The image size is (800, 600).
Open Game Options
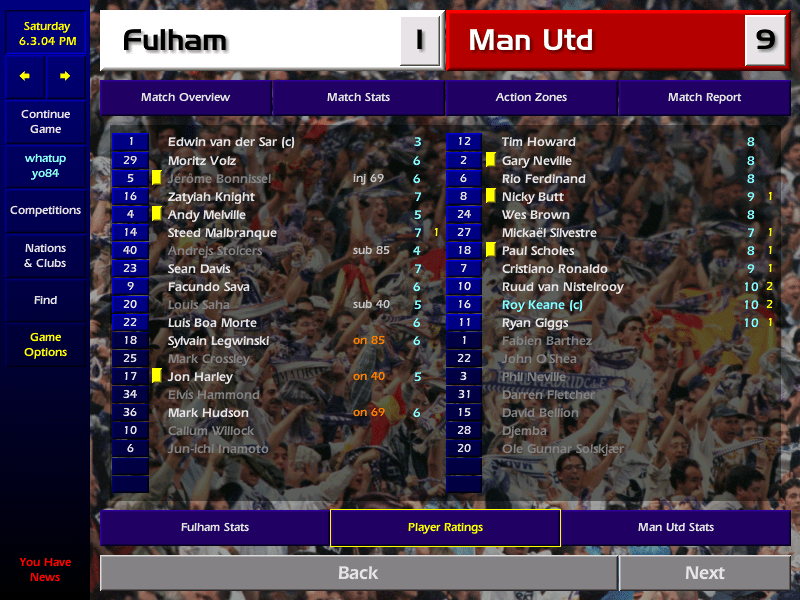(x=45, y=345)
